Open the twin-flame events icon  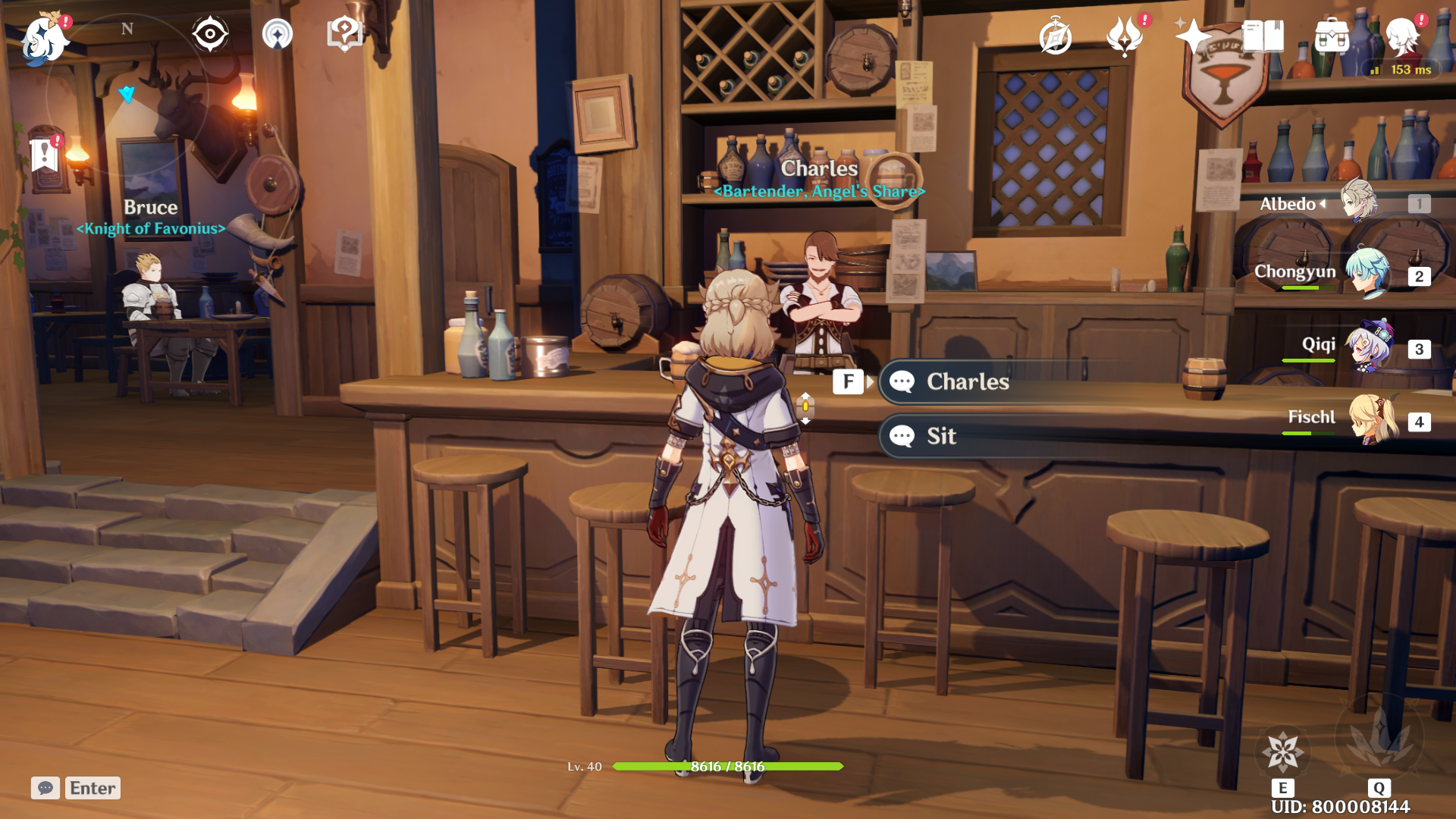(x=1125, y=36)
